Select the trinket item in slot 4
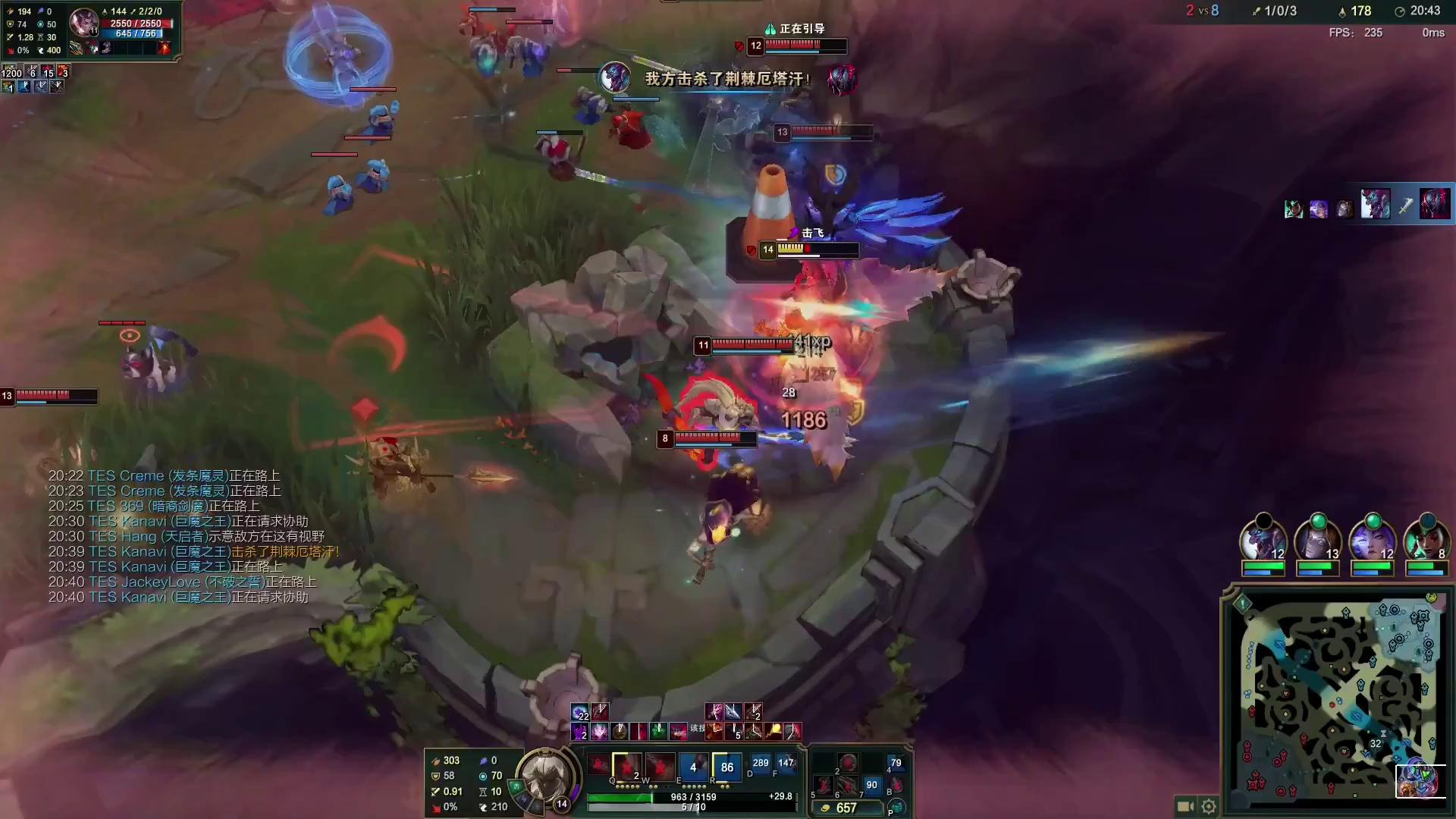This screenshot has width=1456, height=819. click(x=896, y=764)
